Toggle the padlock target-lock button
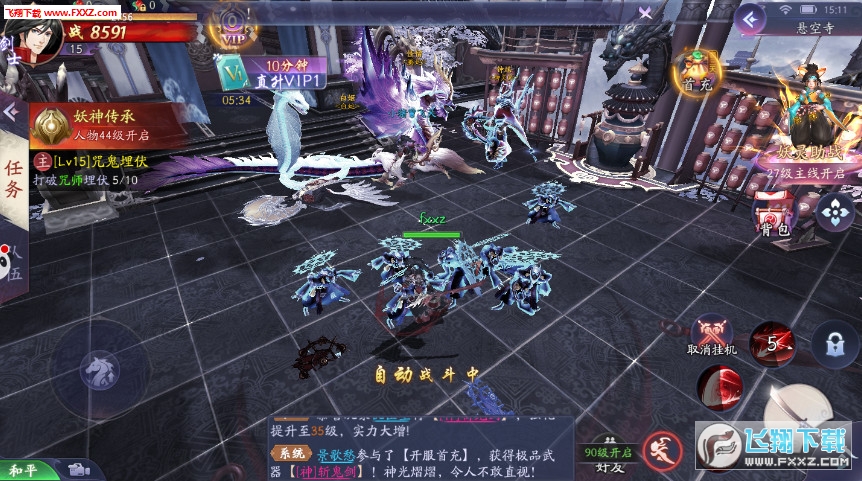 coord(833,342)
